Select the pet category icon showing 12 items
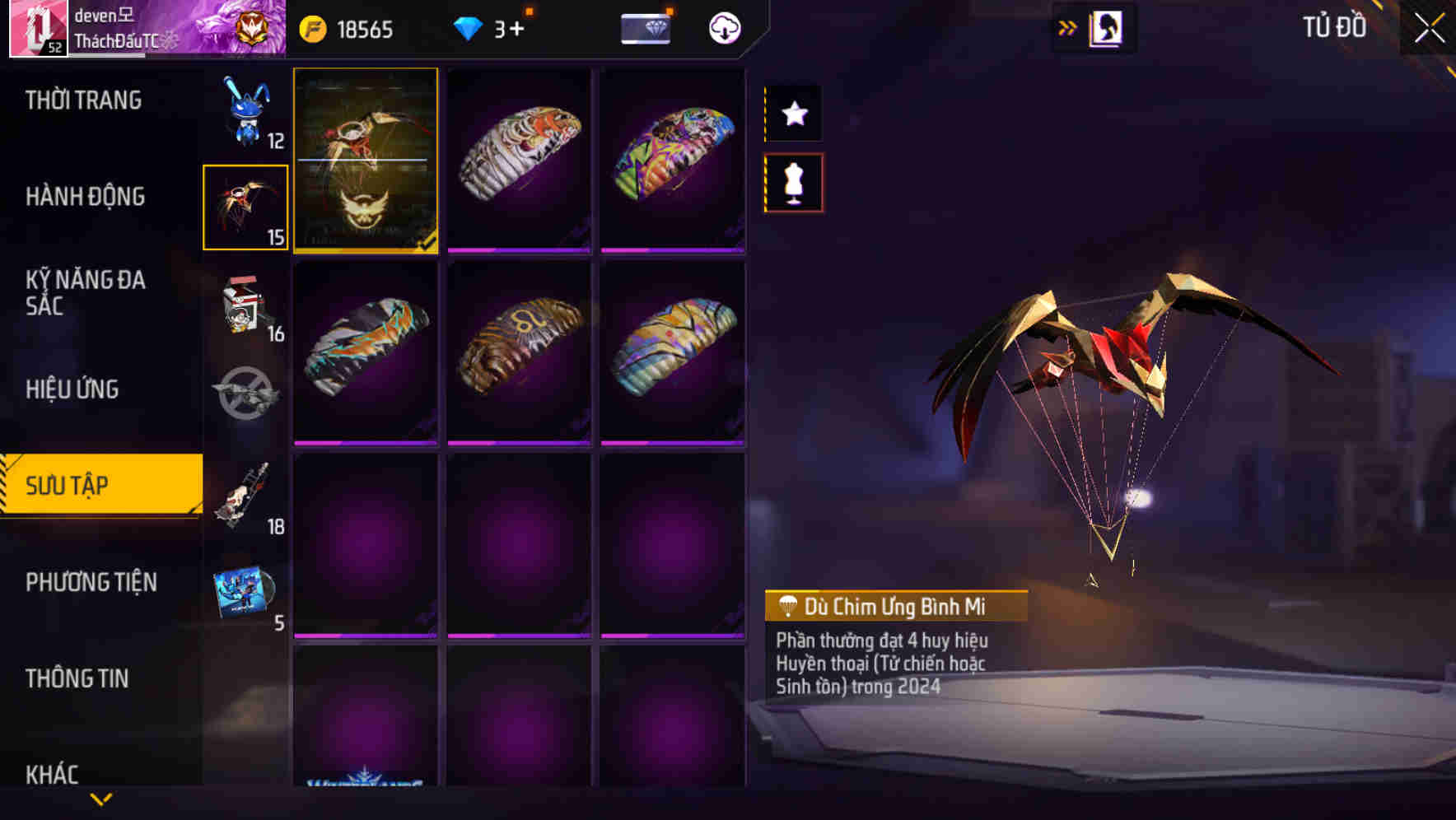This screenshot has width=1456, height=820. [x=245, y=115]
